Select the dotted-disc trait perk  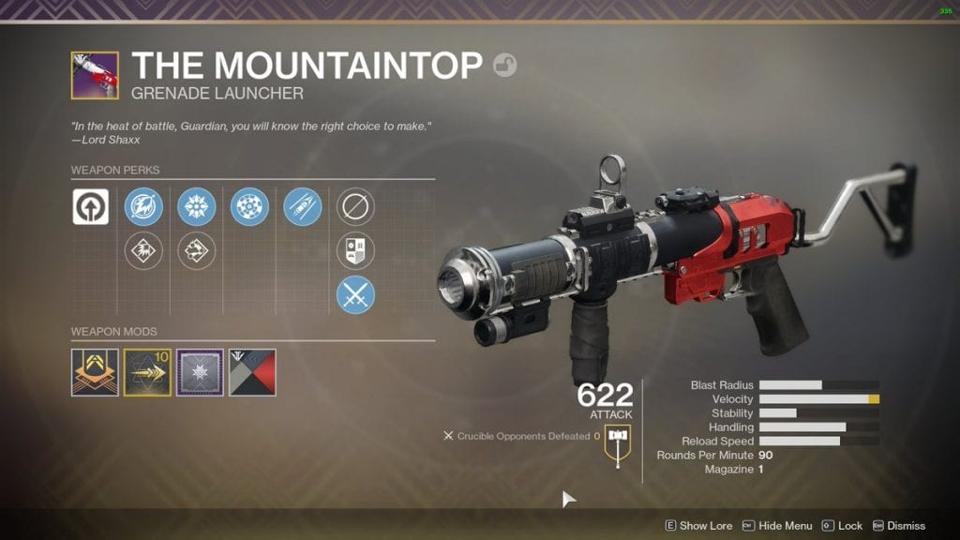click(249, 207)
